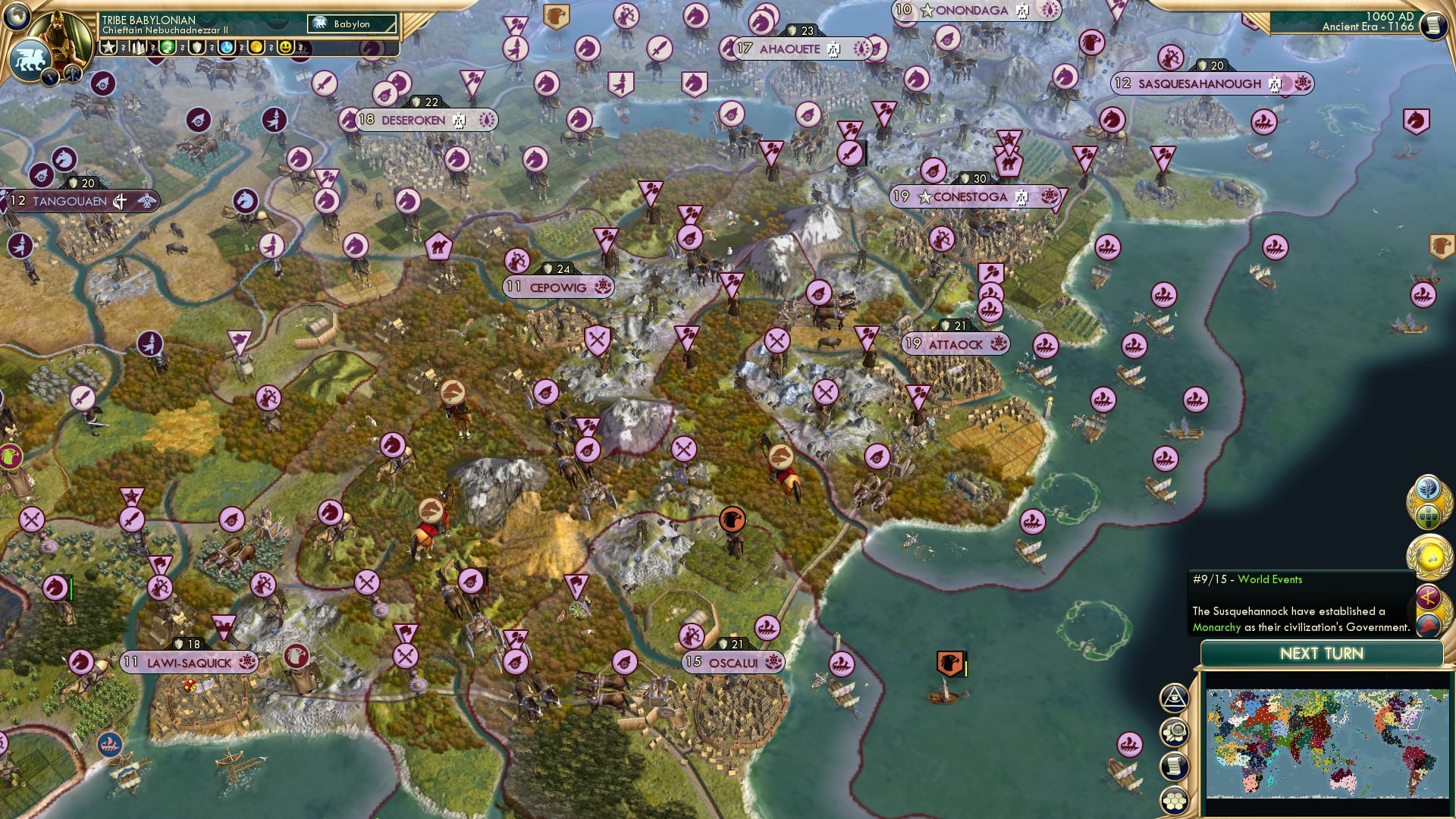Toggle the hex grid button
The width and height of the screenshot is (1456, 819).
(x=1174, y=799)
